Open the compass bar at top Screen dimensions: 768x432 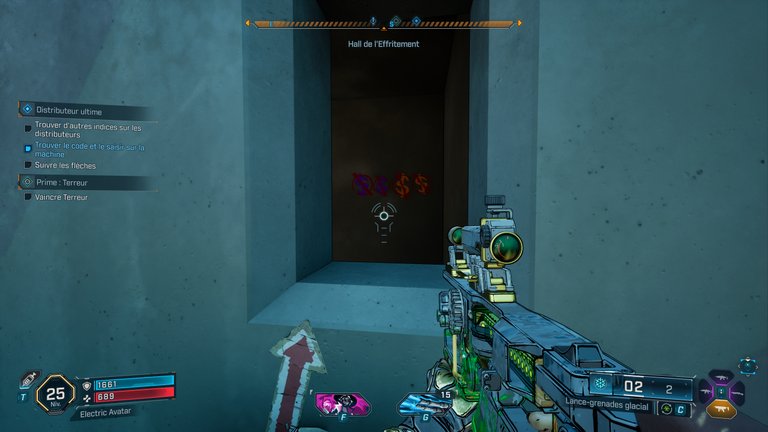pyautogui.click(x=384, y=23)
